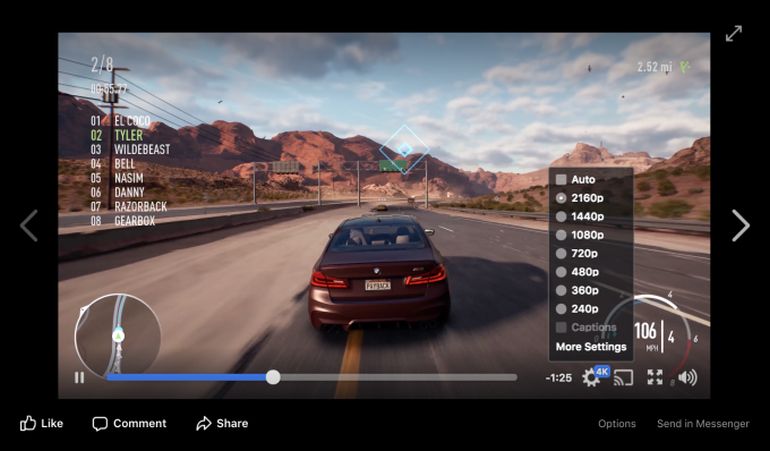This screenshot has height=451, width=770.
Task: Pause the video playback
Action: (x=79, y=377)
